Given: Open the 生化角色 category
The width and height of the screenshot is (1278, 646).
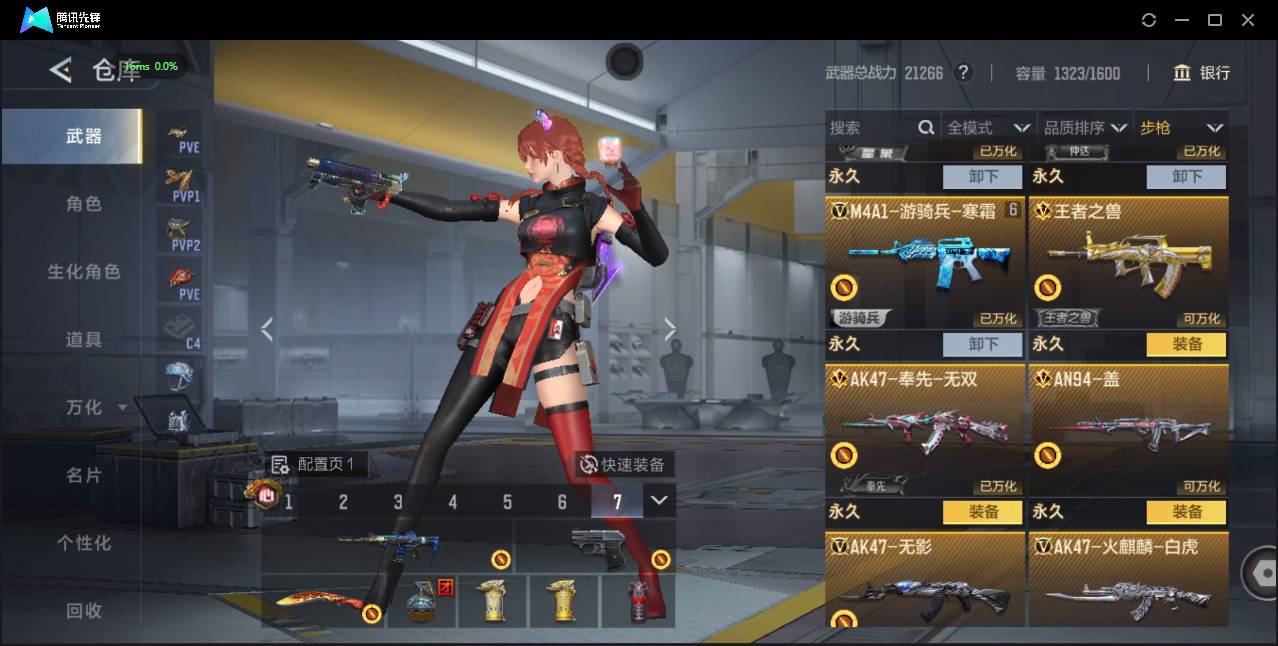Looking at the screenshot, I should coord(84,272).
